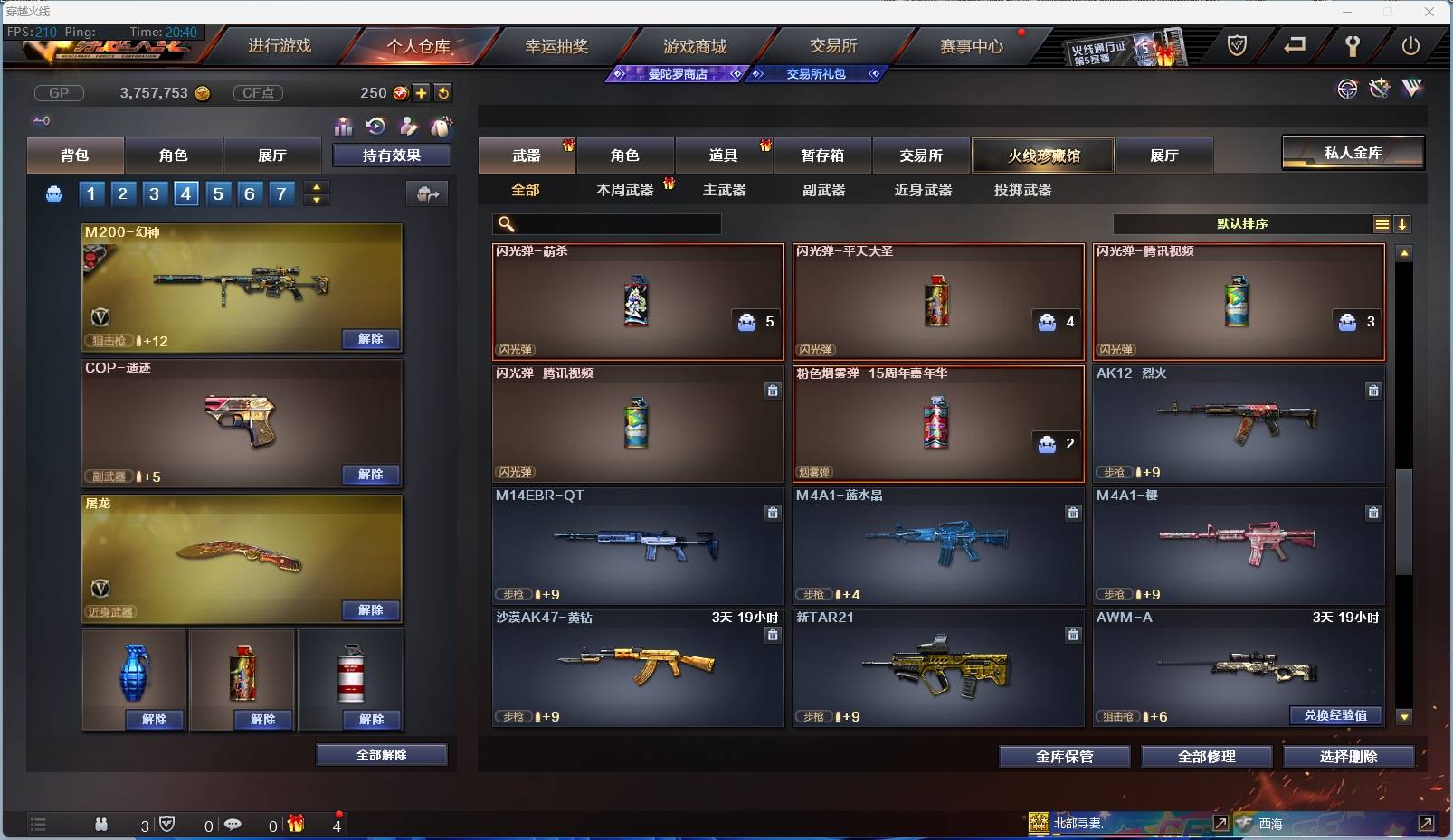Viewport: 1453px width, 840px height.
Task: Click the descending sort arrow icon
Action: 1403,223
